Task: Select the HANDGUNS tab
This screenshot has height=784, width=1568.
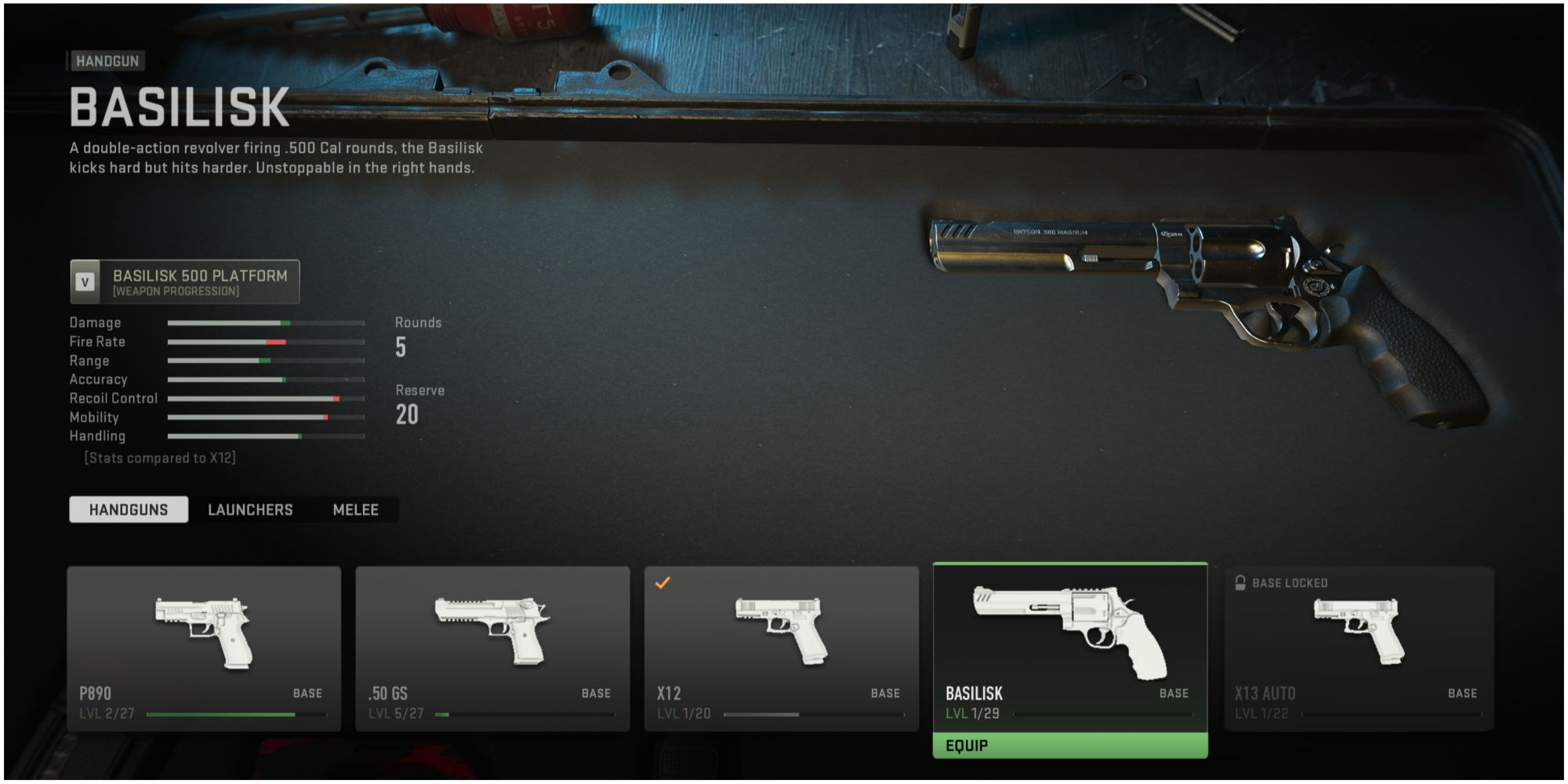Action: pyautogui.click(x=128, y=509)
